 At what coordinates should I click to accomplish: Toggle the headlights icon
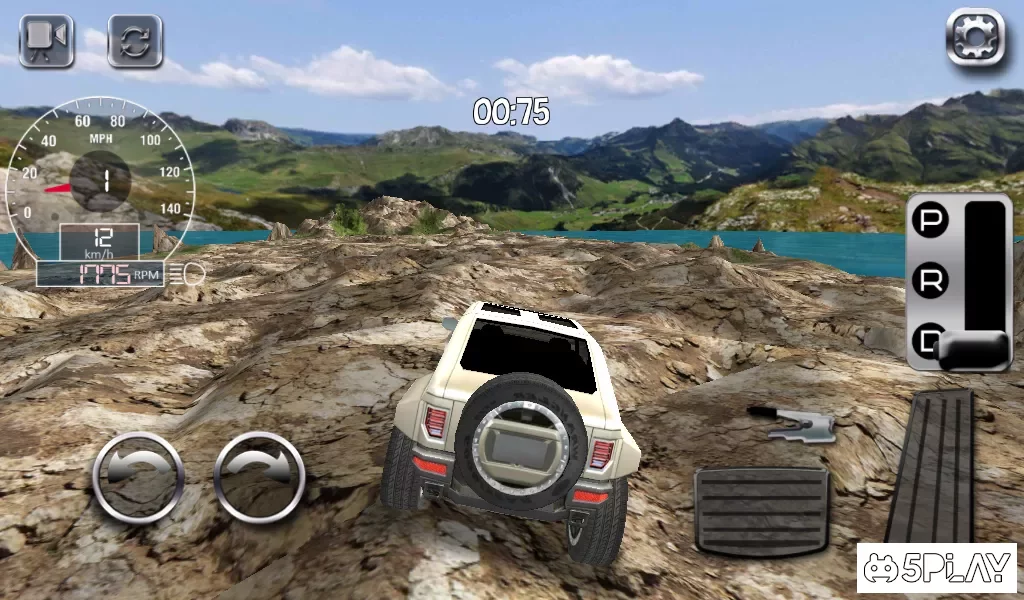[187, 272]
